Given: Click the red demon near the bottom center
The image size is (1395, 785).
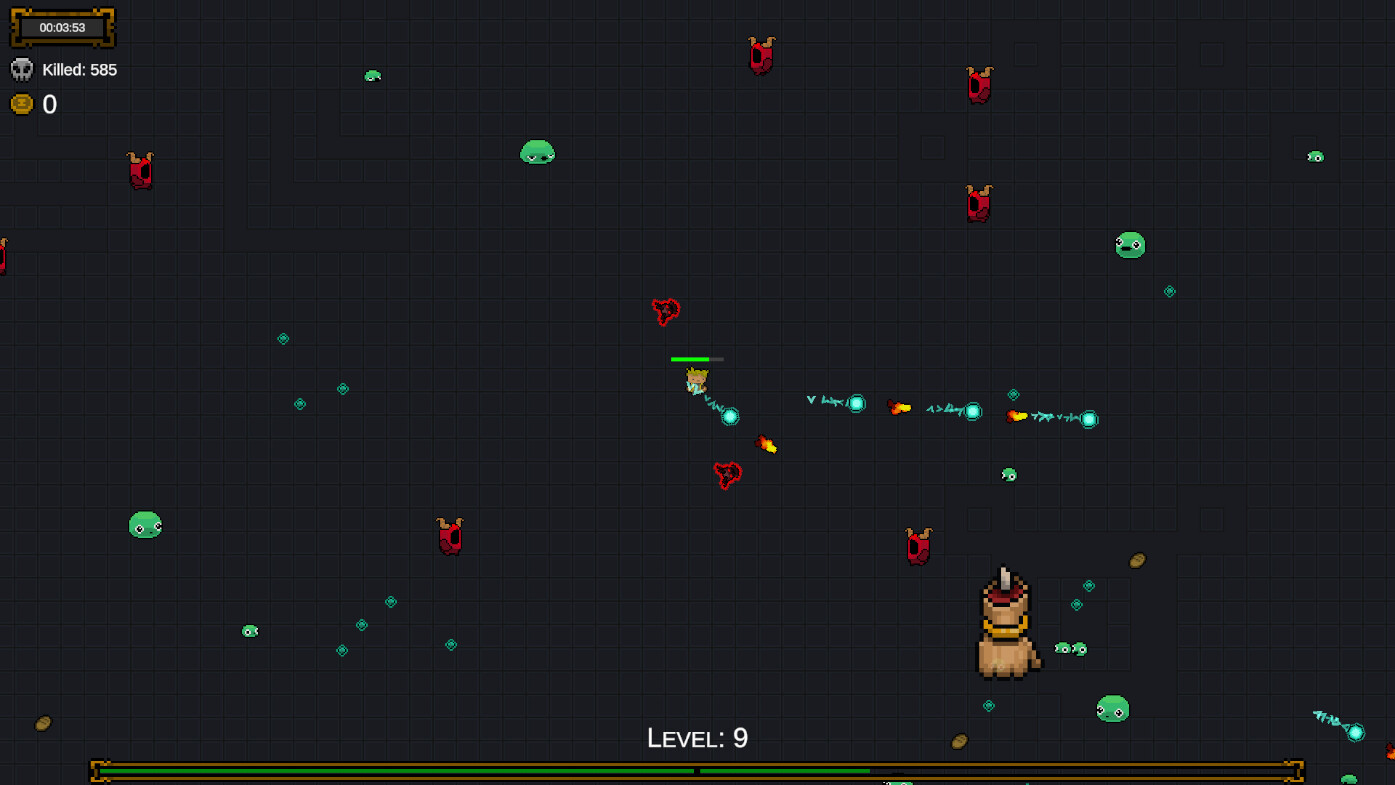Looking at the screenshot, I should click(x=918, y=545).
